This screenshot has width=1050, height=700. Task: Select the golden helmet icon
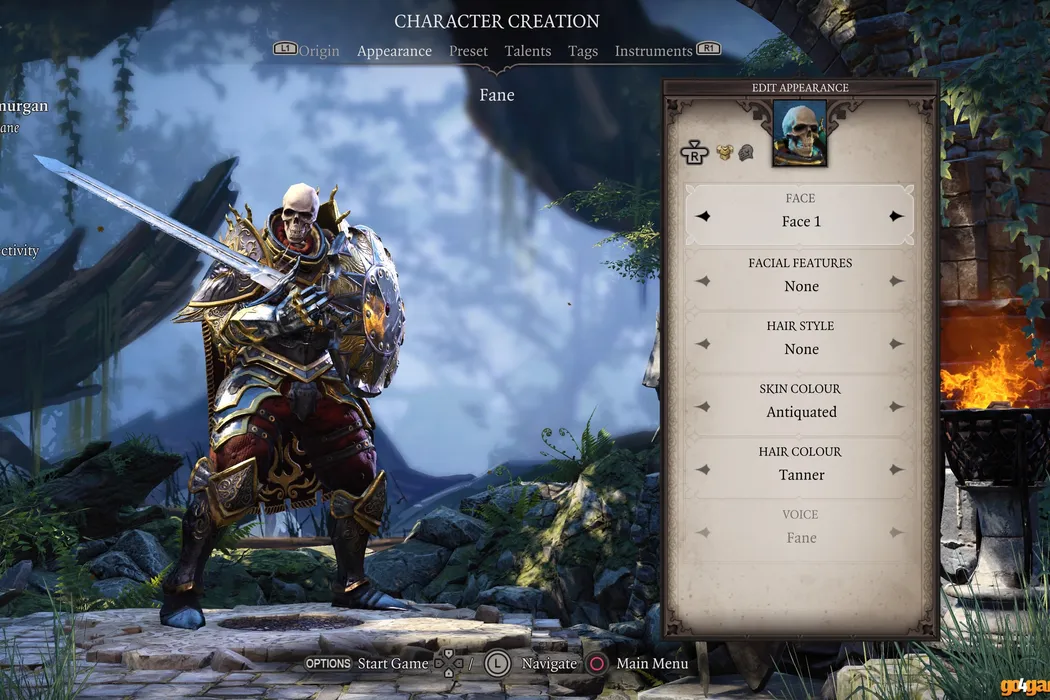click(x=725, y=153)
